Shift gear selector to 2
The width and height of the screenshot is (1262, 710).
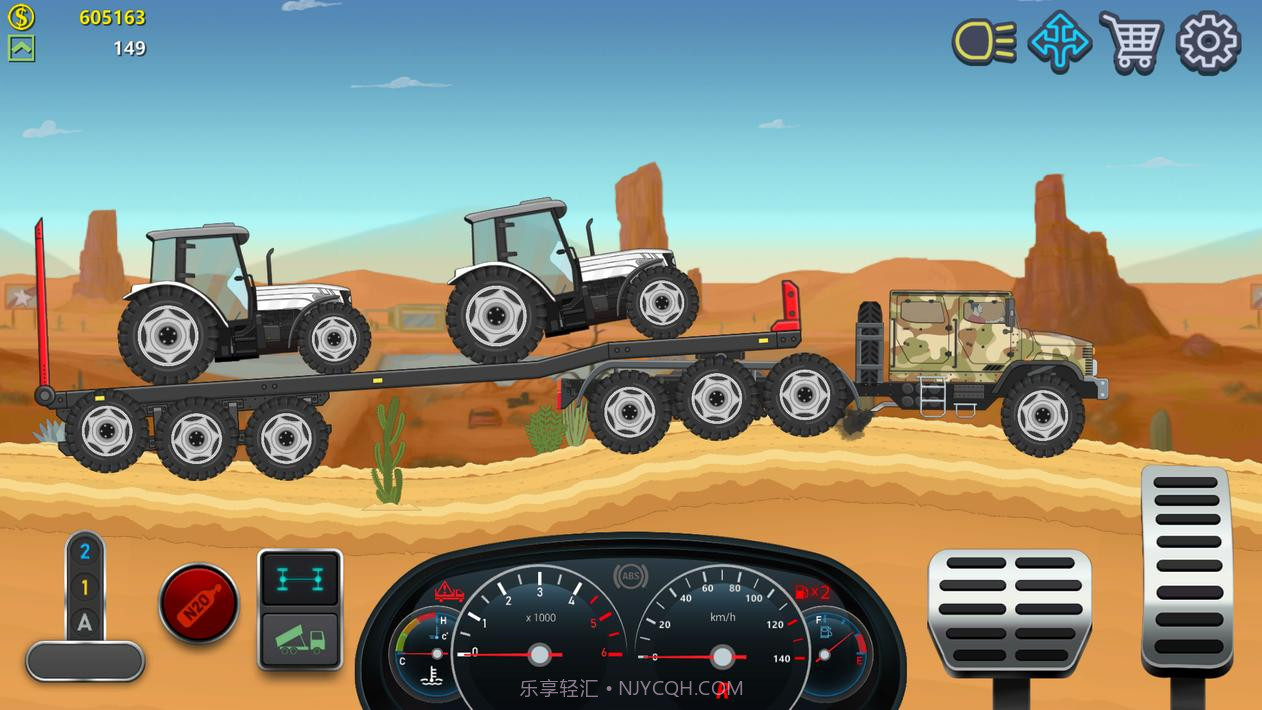point(85,552)
